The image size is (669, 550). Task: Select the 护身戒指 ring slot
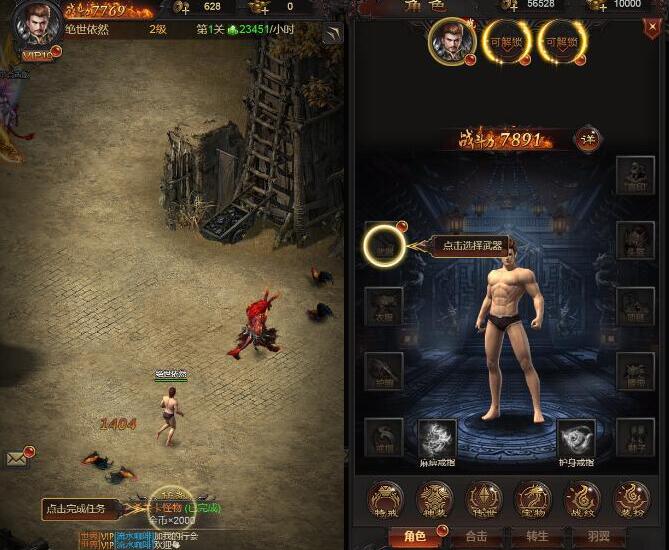click(x=575, y=437)
